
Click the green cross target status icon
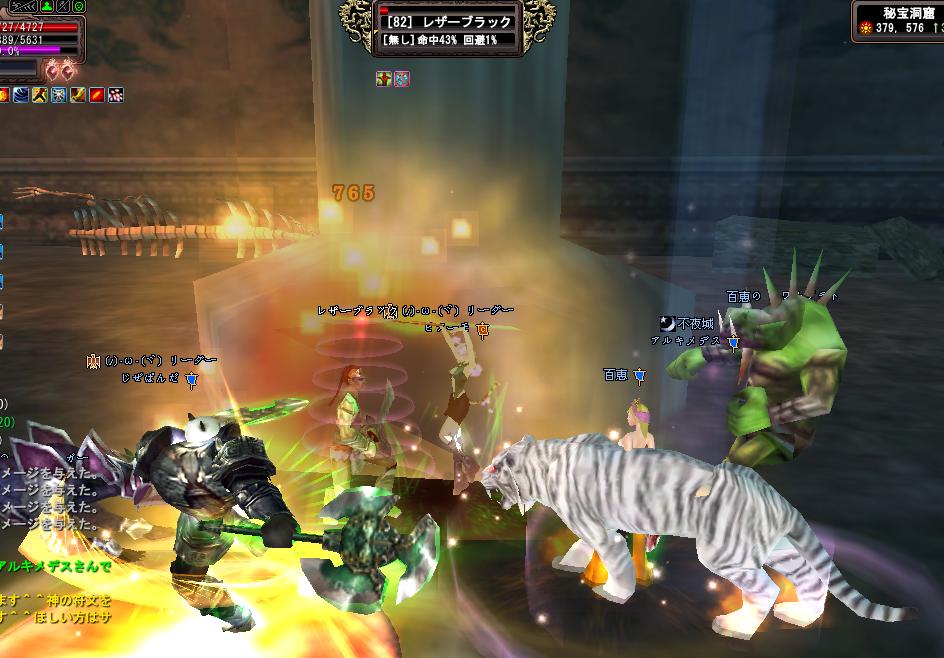[384, 78]
